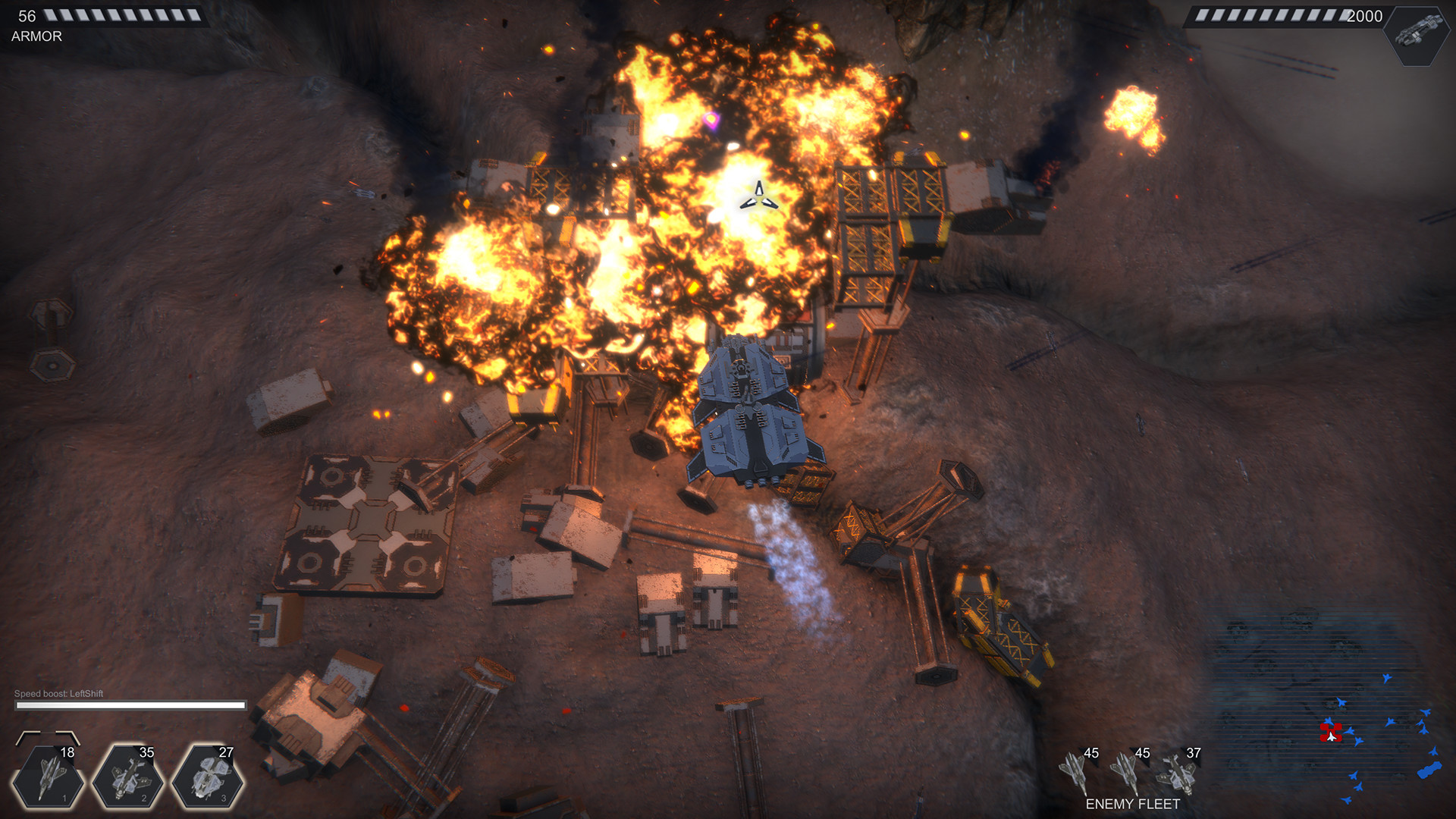
Task: Click the second enemy fighter icon showing 45
Action: click(1125, 770)
